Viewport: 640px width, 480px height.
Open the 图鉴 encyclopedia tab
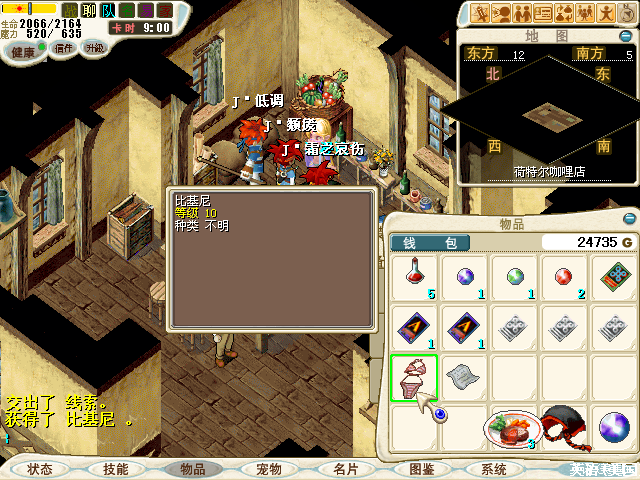(x=421, y=468)
